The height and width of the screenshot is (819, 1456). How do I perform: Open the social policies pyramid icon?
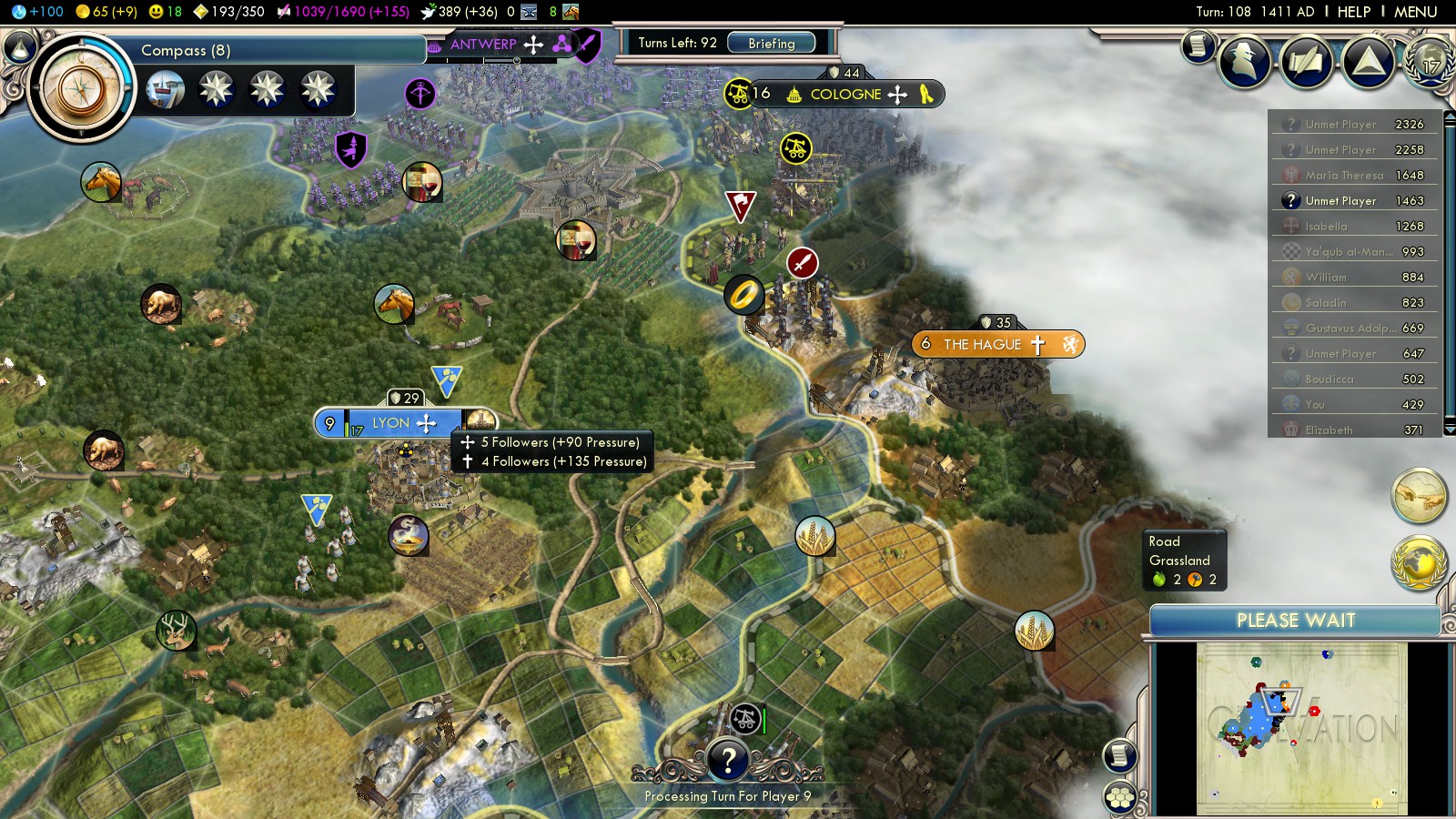[1368, 62]
